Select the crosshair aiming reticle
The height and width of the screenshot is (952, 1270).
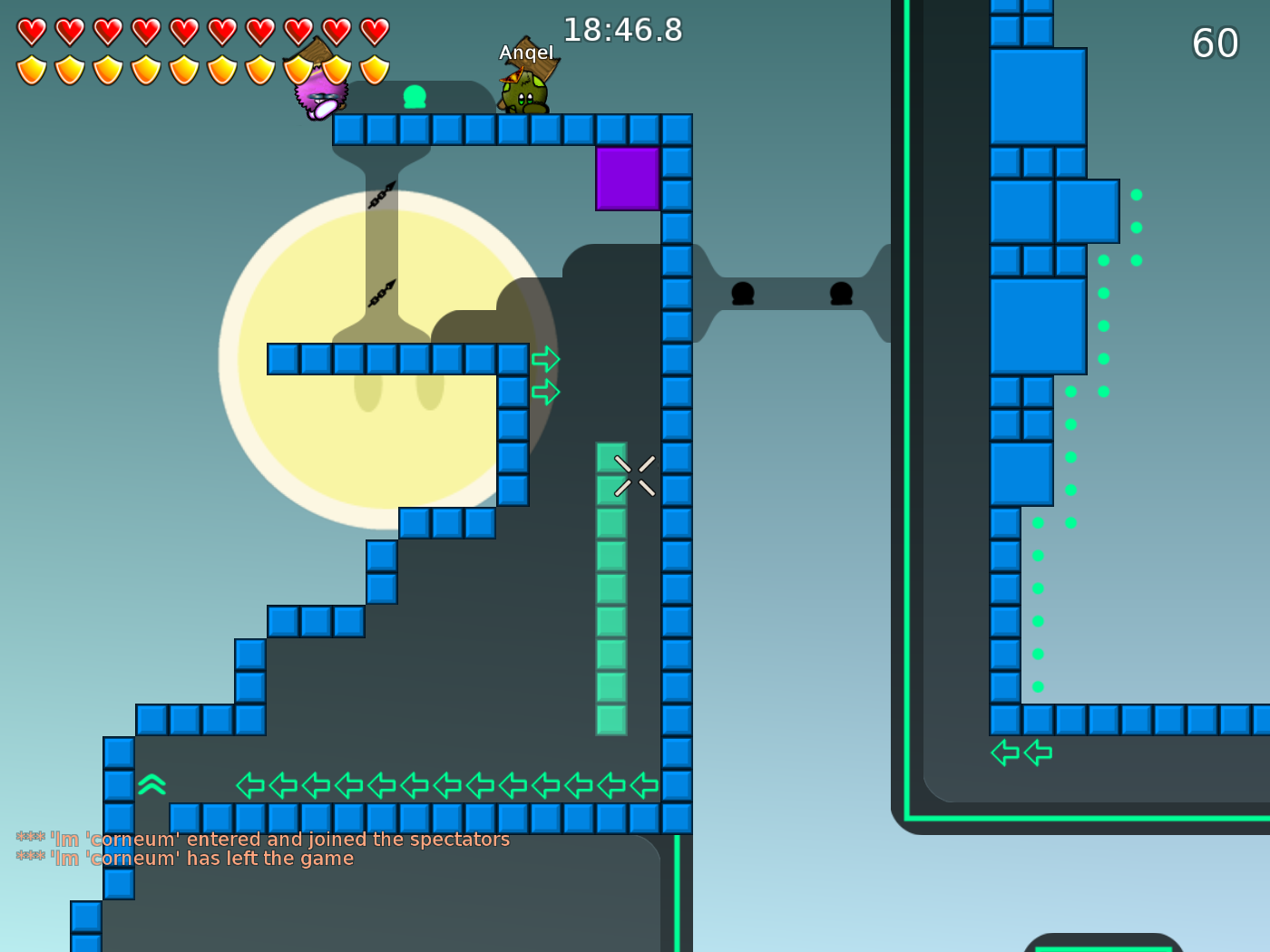pyautogui.click(x=634, y=476)
